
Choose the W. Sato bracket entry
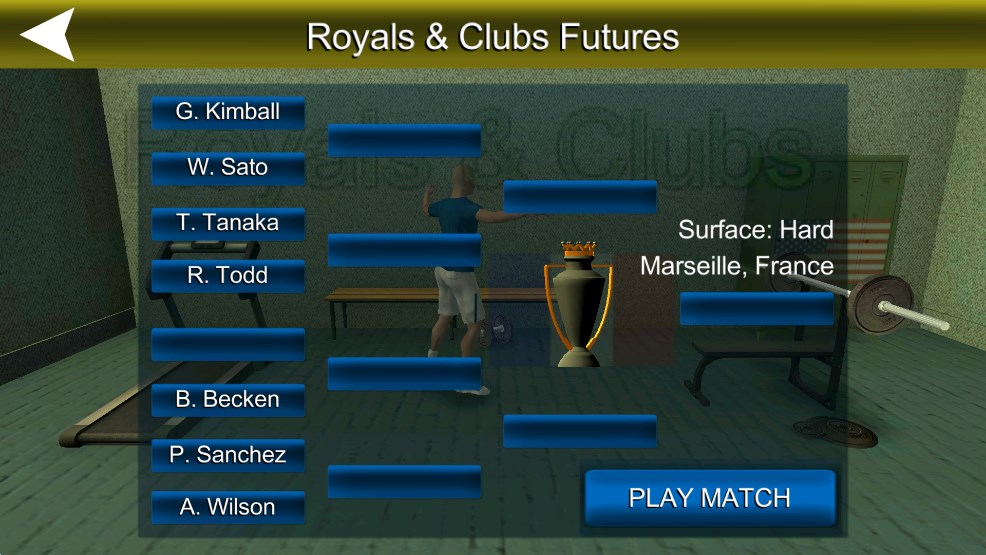[228, 167]
